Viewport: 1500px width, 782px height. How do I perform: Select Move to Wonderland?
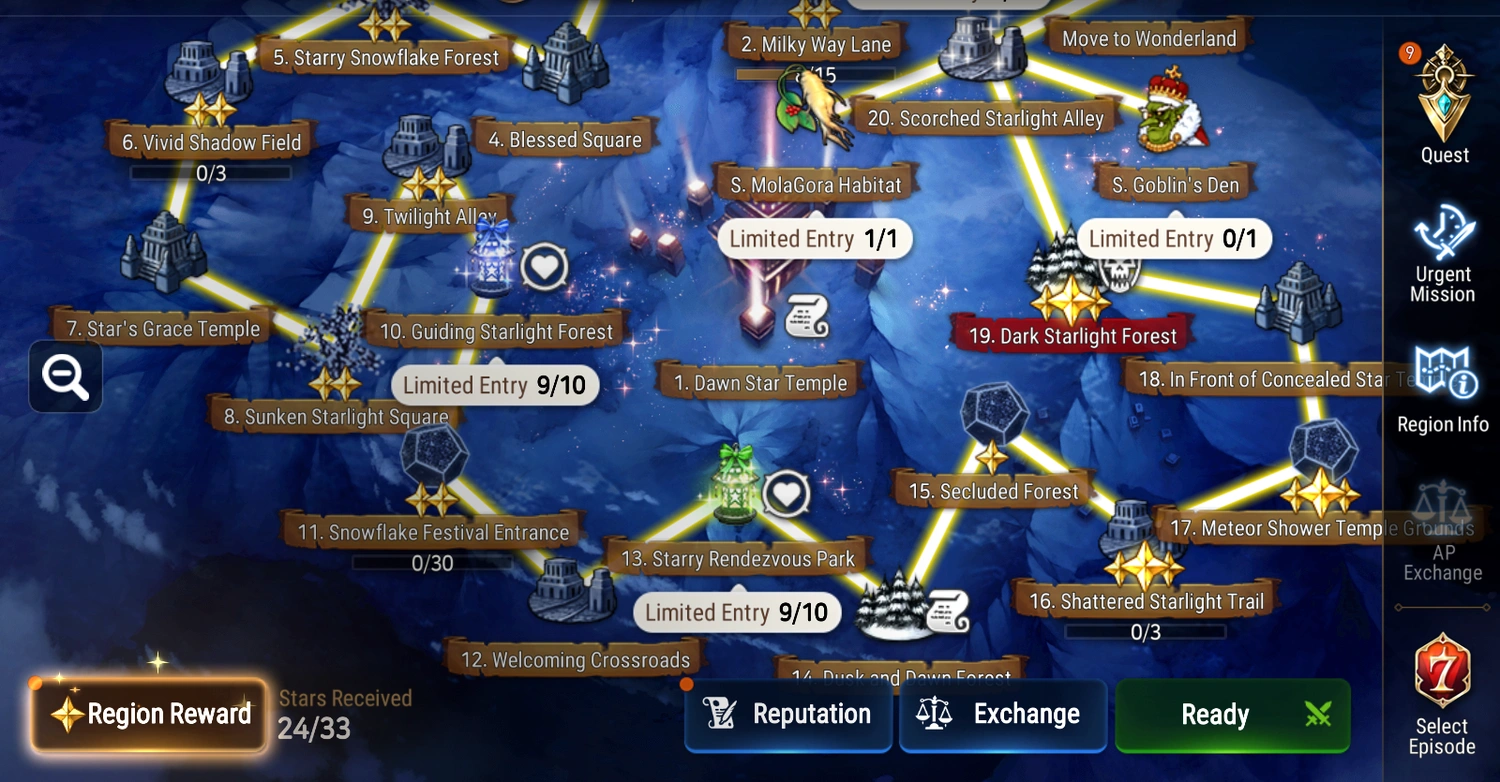[1146, 38]
